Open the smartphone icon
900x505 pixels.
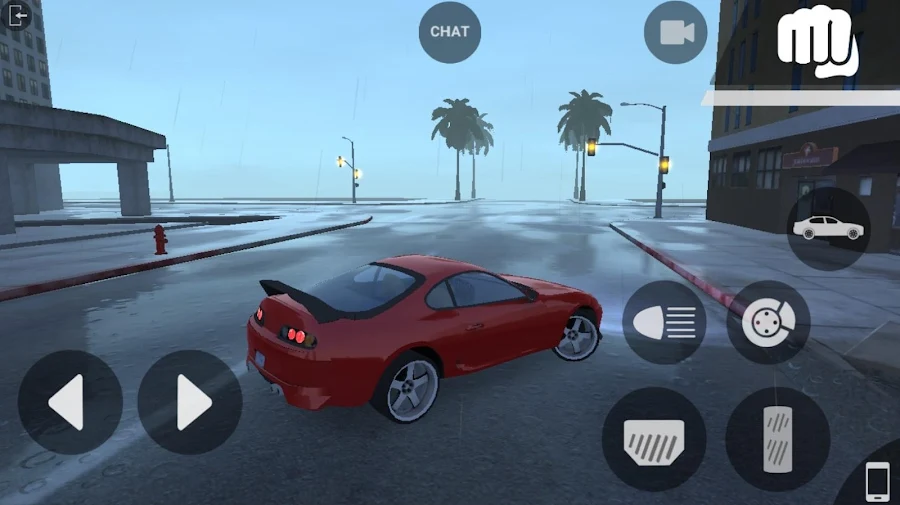pyautogui.click(x=877, y=482)
